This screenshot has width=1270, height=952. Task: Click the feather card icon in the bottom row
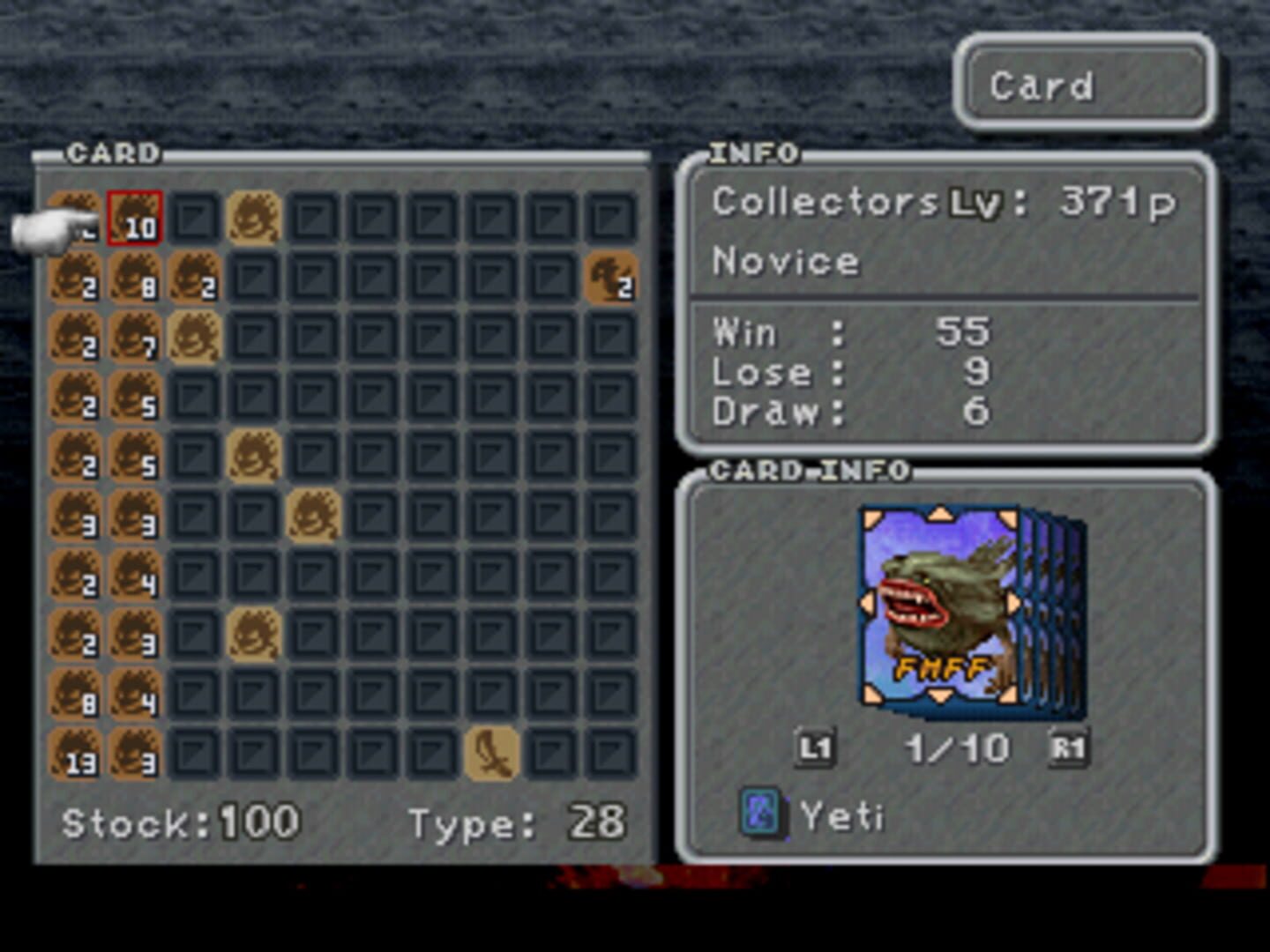pyautogui.click(x=489, y=754)
